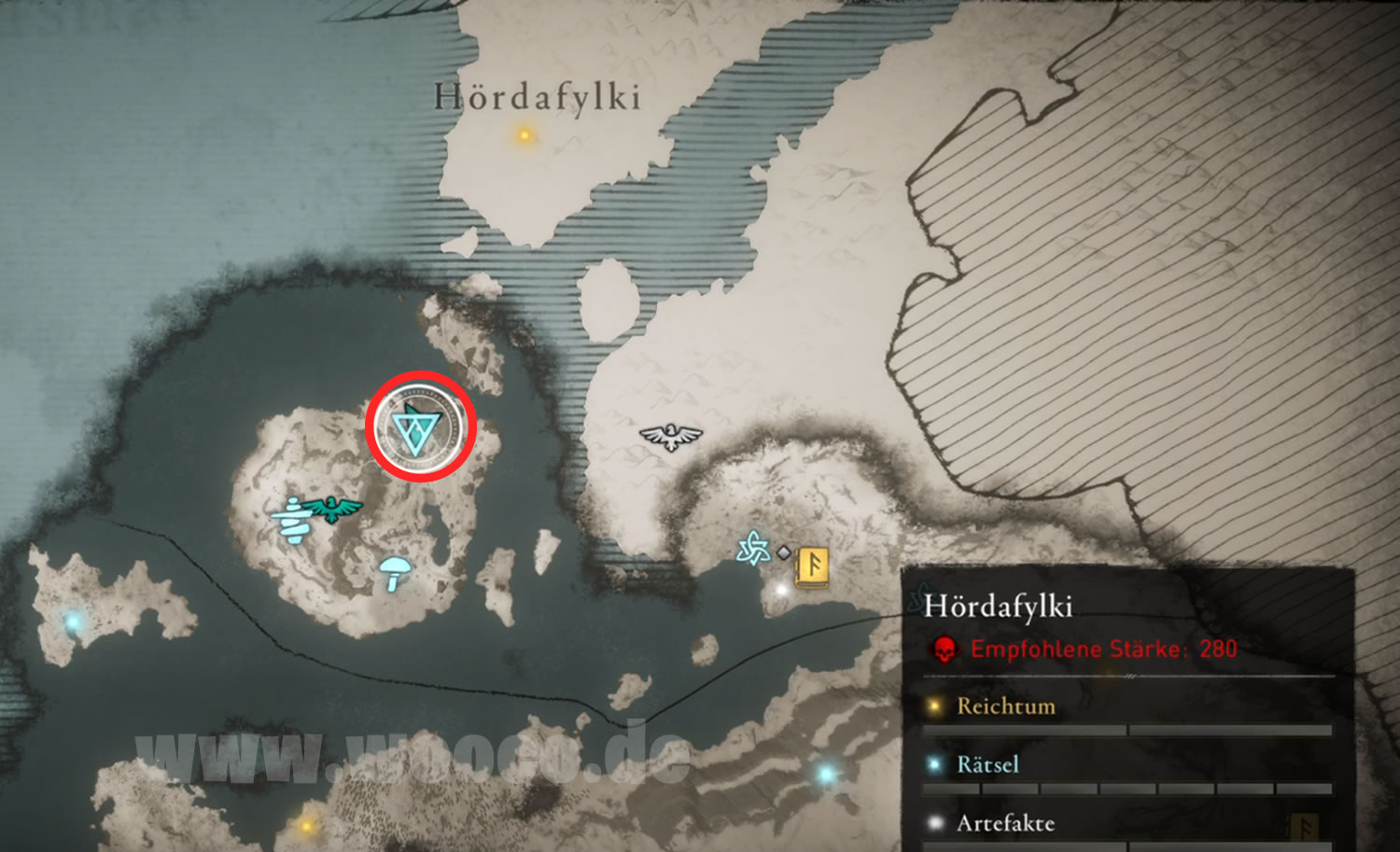Viewport: 1400px width, 852px height.
Task: Select the white raven viewpoint on the mainland
Action: (x=670, y=435)
